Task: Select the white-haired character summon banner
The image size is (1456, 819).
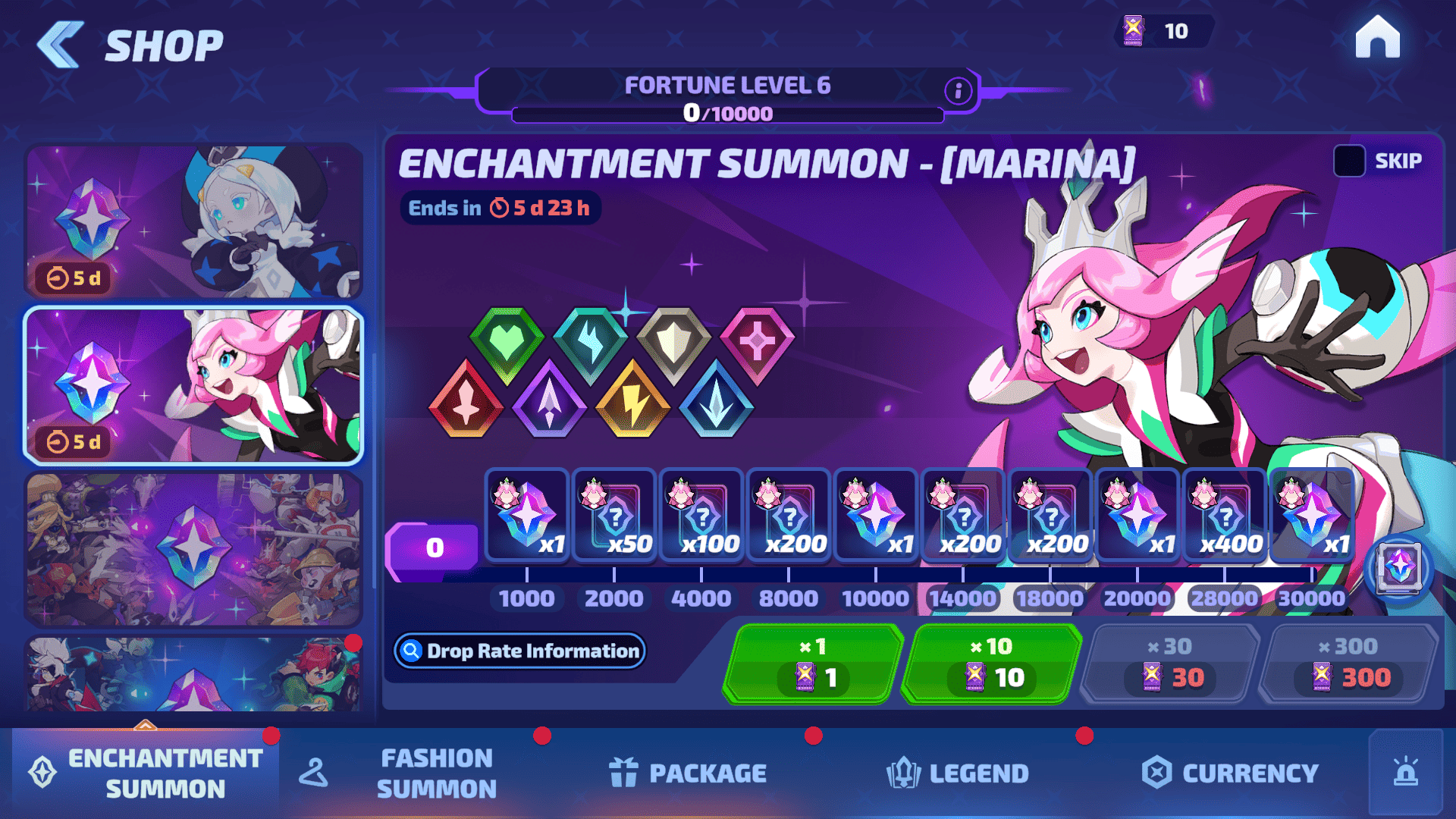Action: (x=193, y=221)
